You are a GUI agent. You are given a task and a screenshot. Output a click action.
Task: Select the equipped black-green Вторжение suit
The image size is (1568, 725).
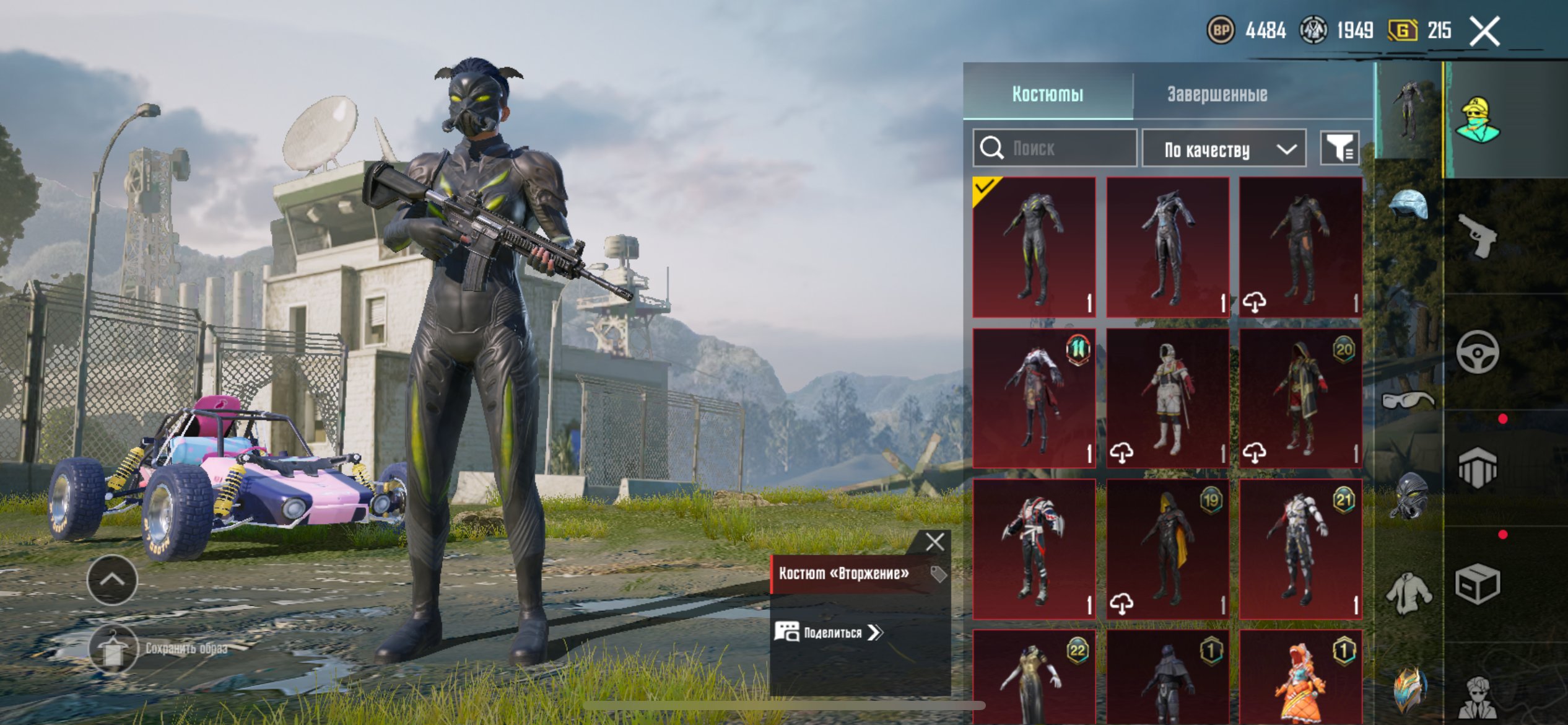(x=1034, y=247)
